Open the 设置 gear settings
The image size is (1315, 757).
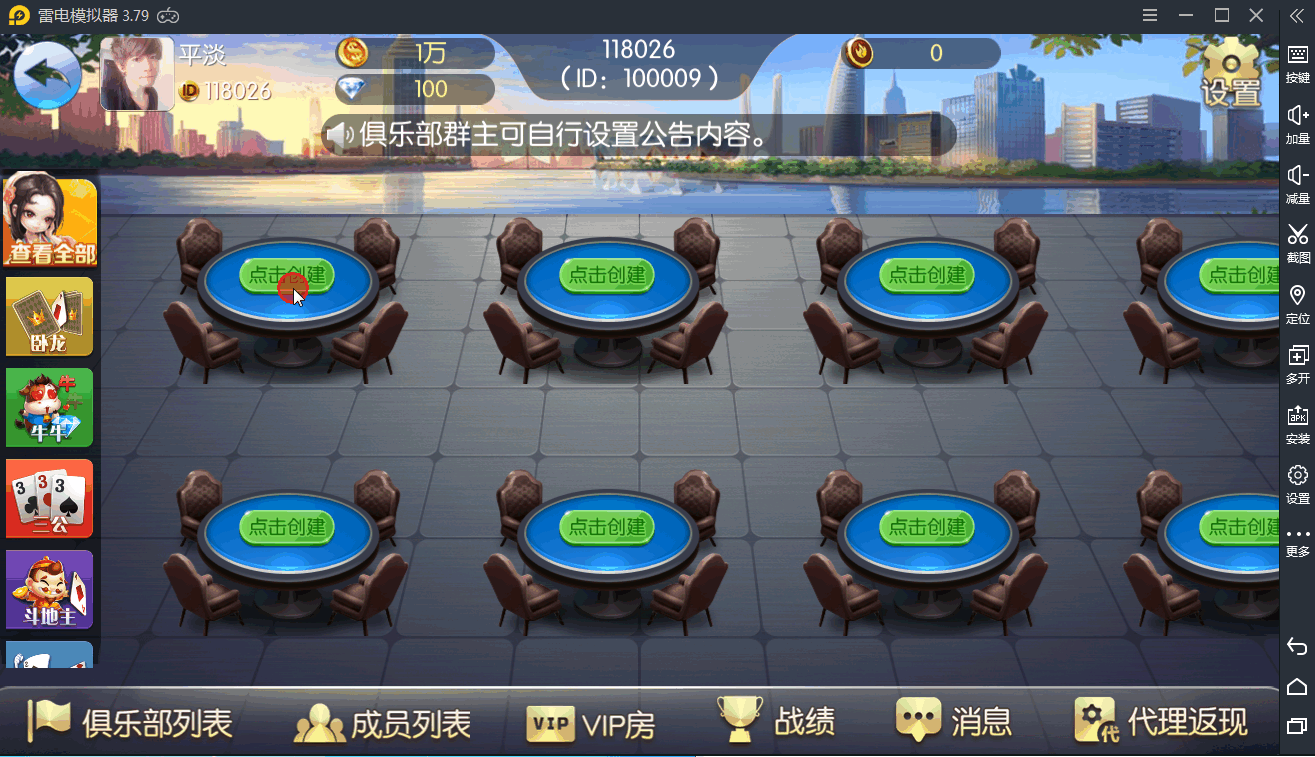click(1230, 73)
